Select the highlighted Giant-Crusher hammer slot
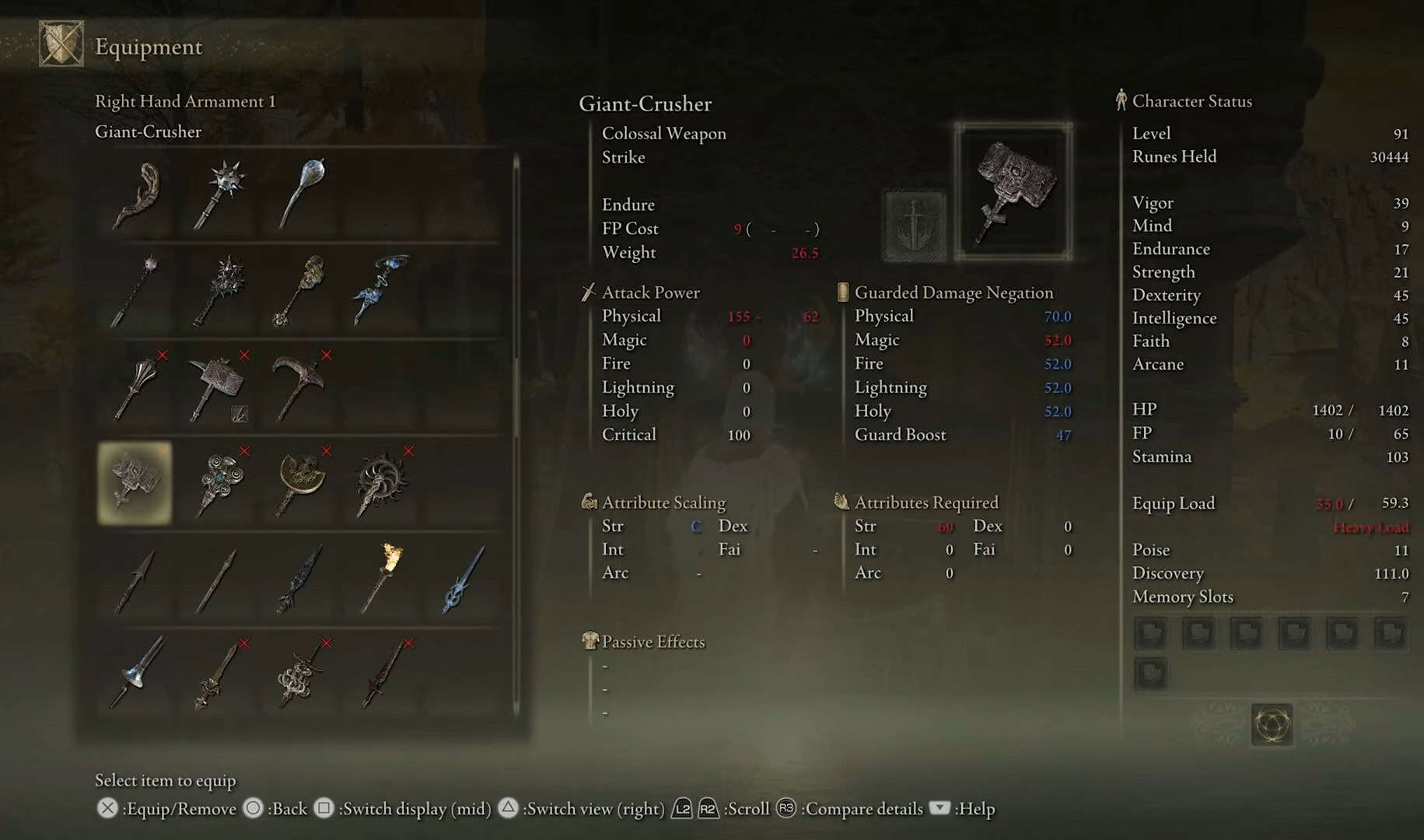The height and width of the screenshot is (840, 1424). click(x=135, y=482)
